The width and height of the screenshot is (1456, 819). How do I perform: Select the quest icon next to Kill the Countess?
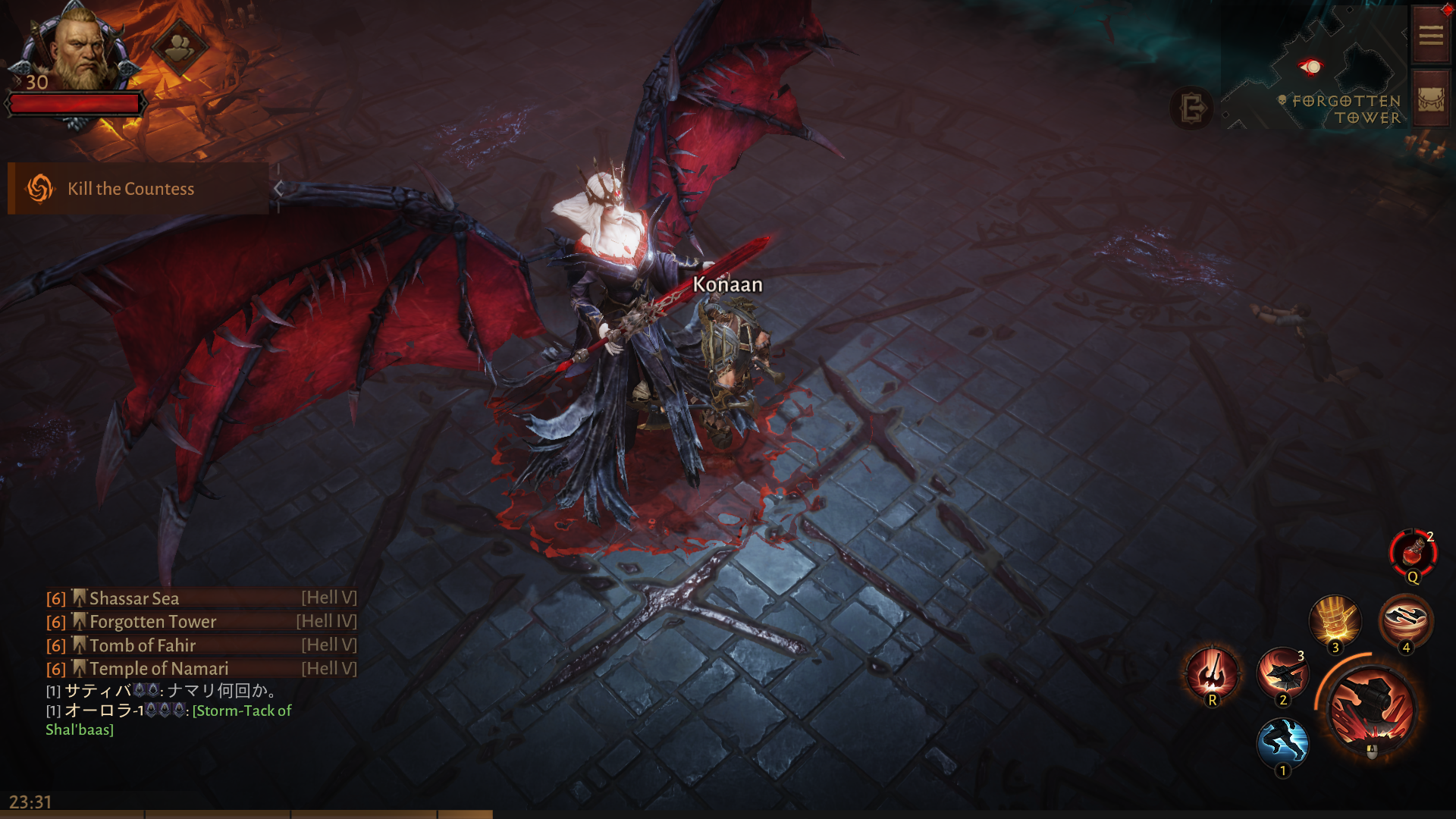click(39, 188)
